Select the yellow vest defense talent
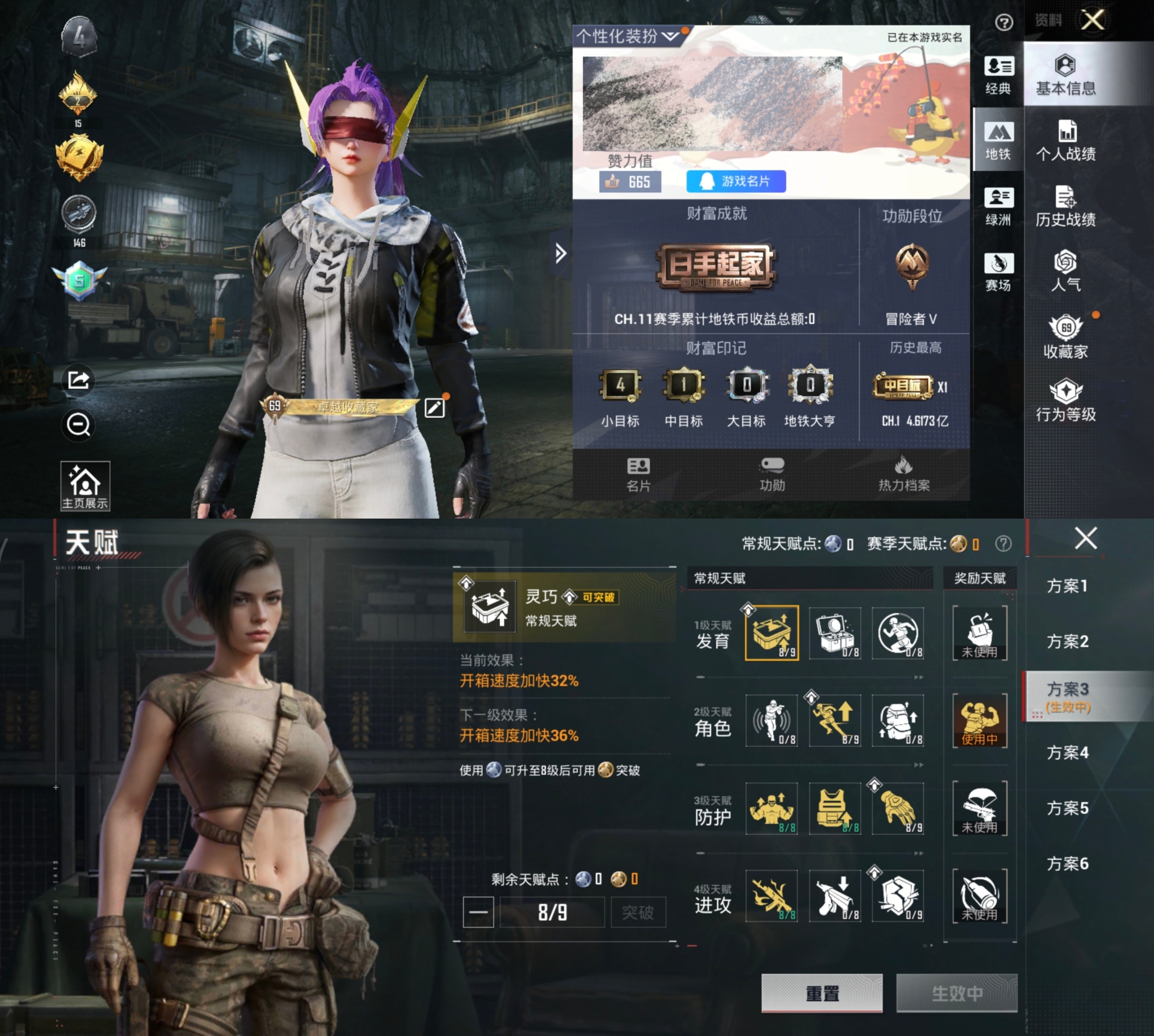Image resolution: width=1154 pixels, height=1036 pixels. click(834, 808)
